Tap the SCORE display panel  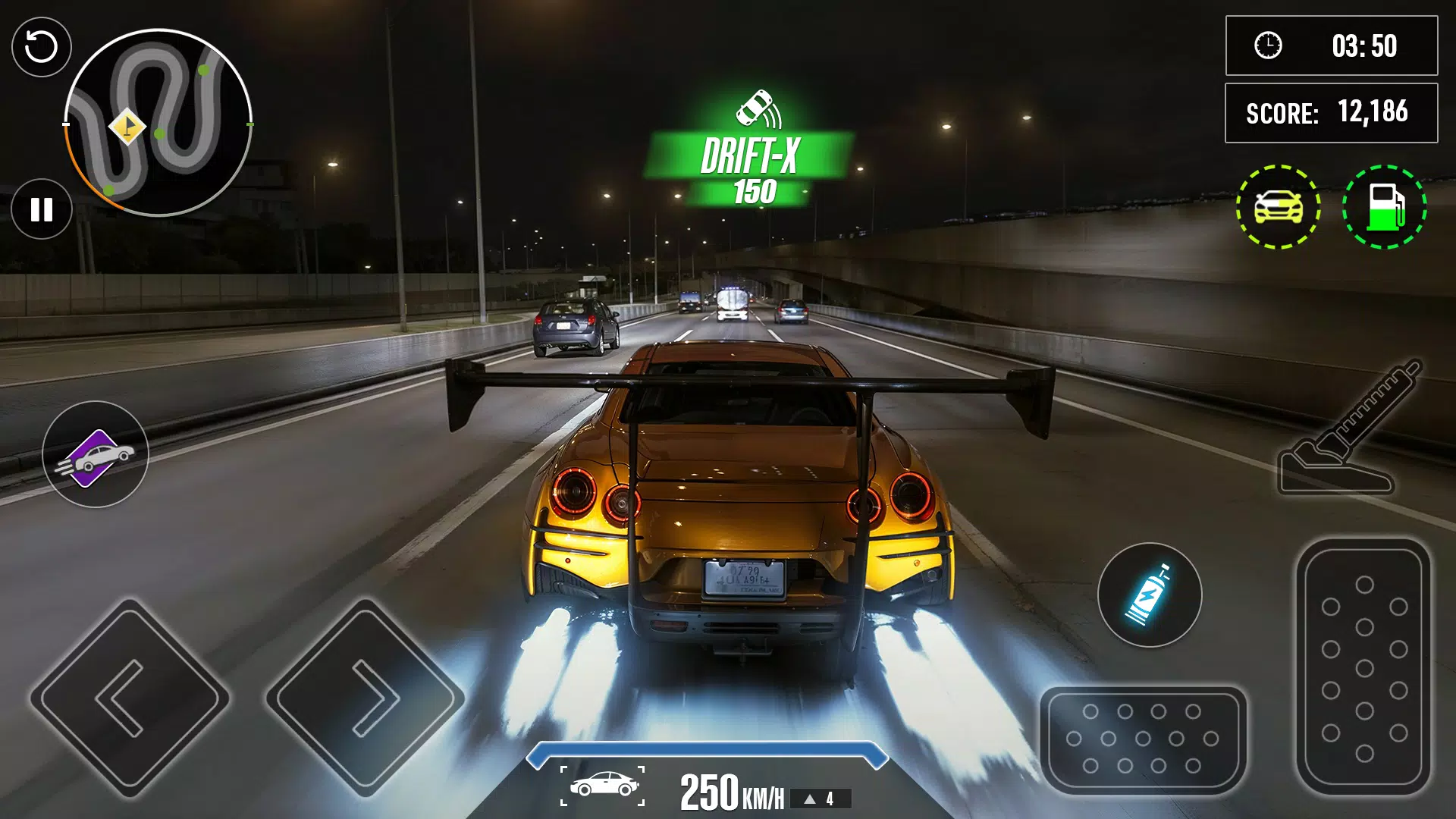click(x=1332, y=112)
